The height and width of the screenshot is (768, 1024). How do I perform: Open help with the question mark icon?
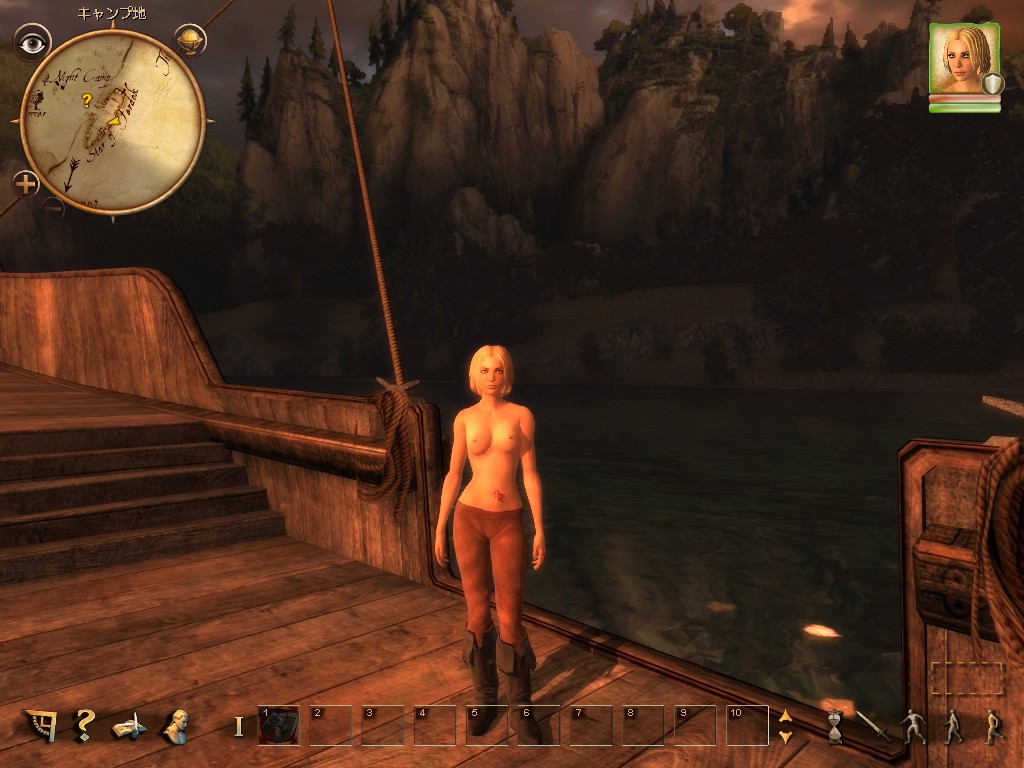(x=85, y=724)
